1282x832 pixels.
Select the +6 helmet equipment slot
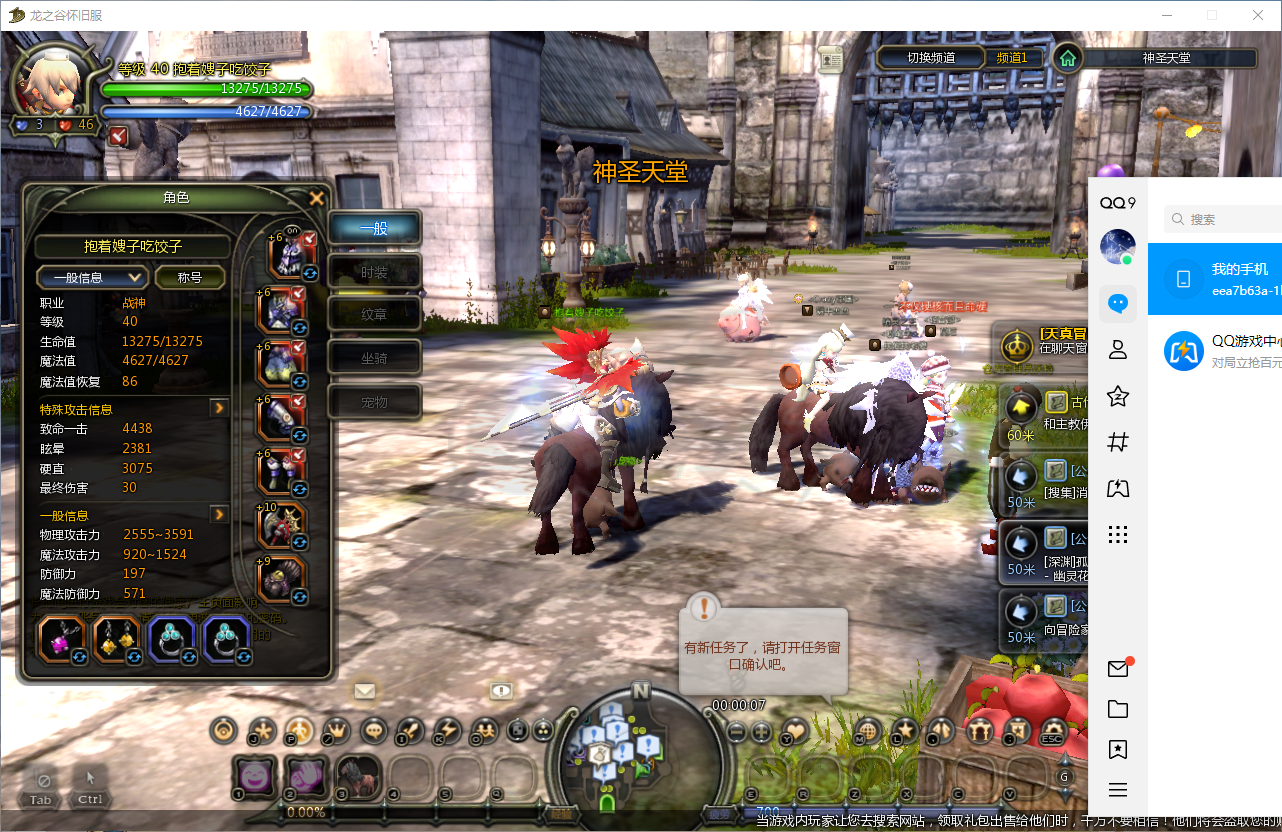289,256
